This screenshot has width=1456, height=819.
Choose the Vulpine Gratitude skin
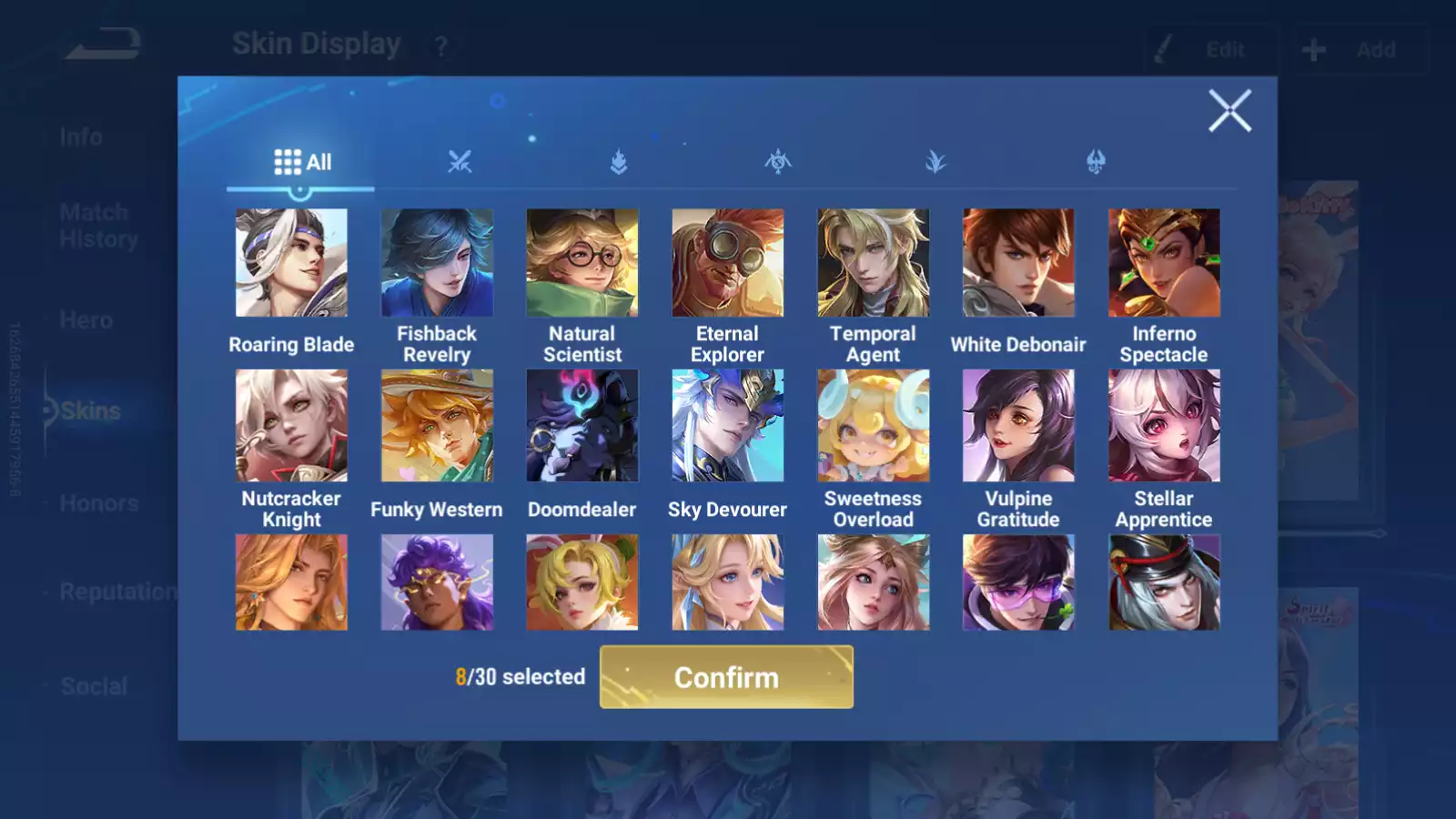tap(1018, 426)
